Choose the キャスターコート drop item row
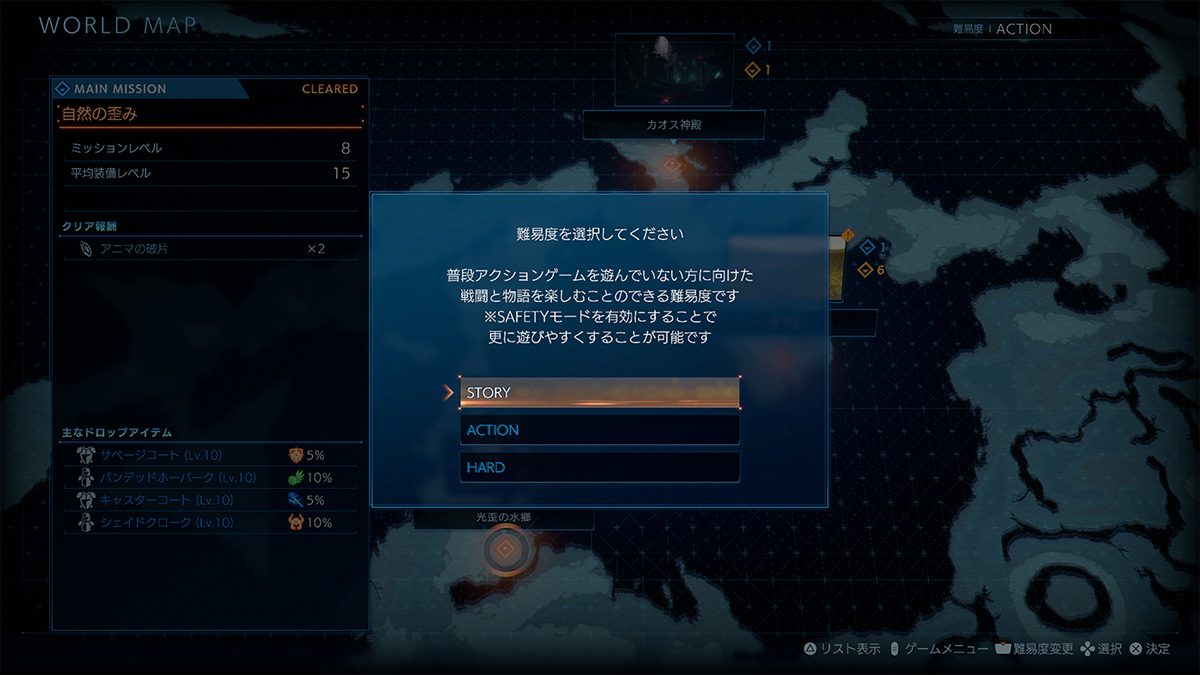 pos(210,500)
